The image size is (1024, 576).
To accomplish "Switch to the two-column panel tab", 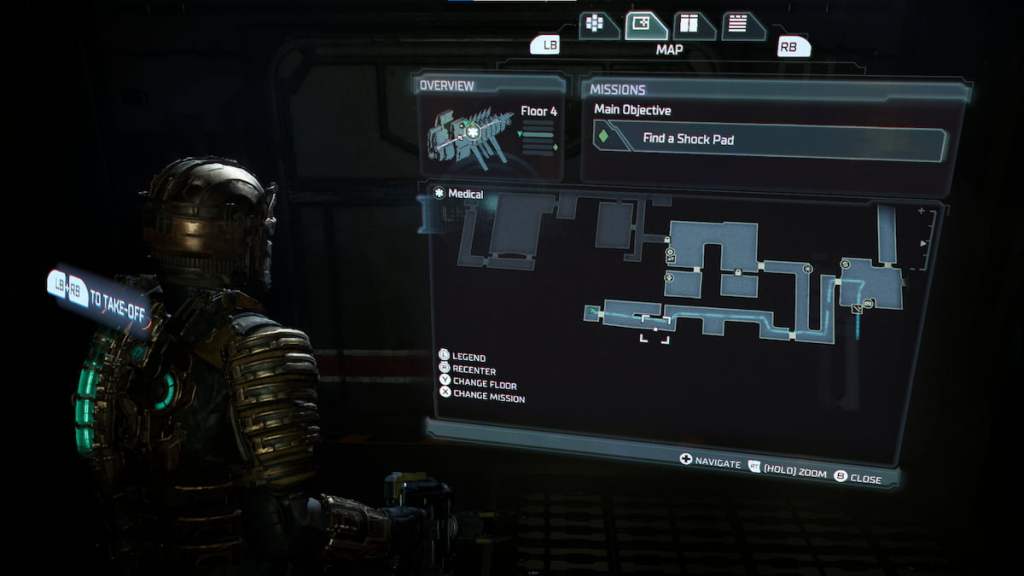I will 691,24.
